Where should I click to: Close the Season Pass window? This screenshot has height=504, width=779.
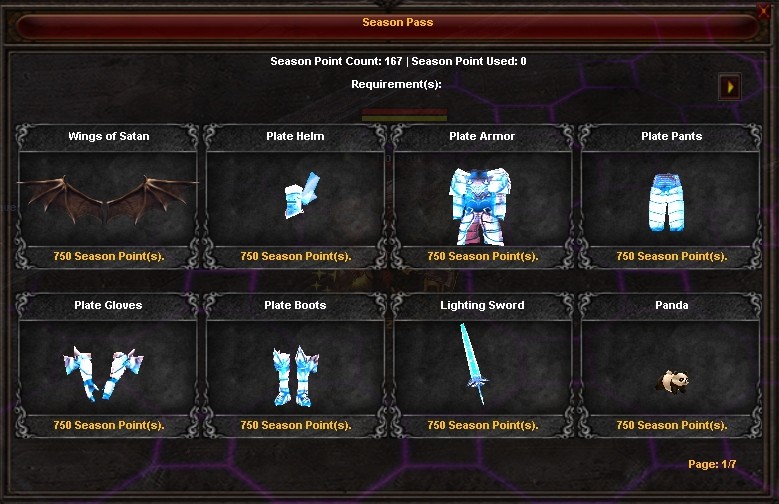[765, 11]
